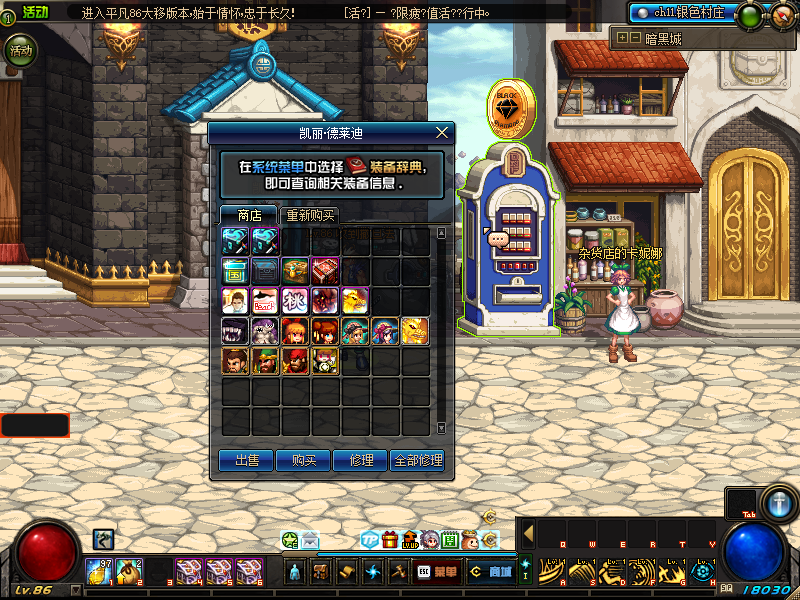Click the blue TP icon above hotbar
Image resolution: width=800 pixels, height=600 pixels.
point(370,540)
